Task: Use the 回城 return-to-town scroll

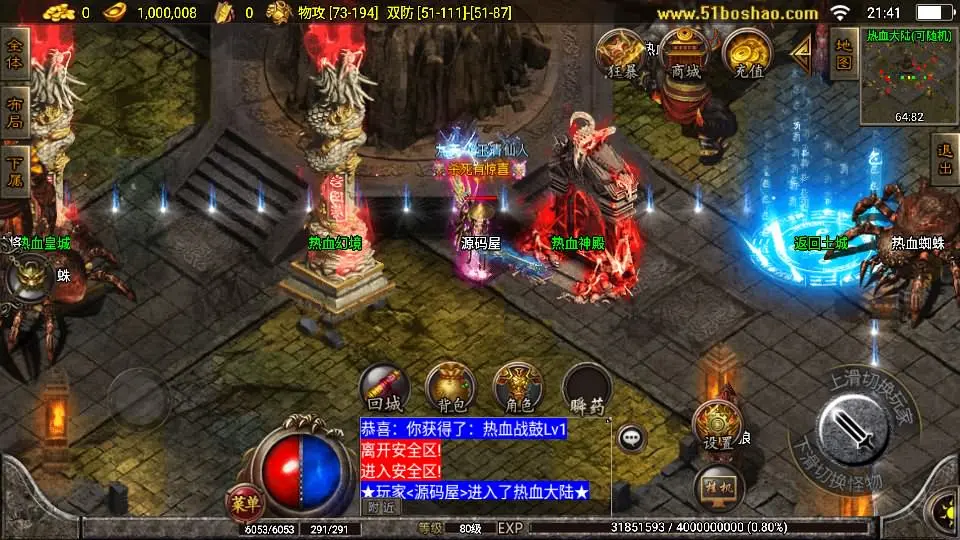Action: pyautogui.click(x=385, y=388)
